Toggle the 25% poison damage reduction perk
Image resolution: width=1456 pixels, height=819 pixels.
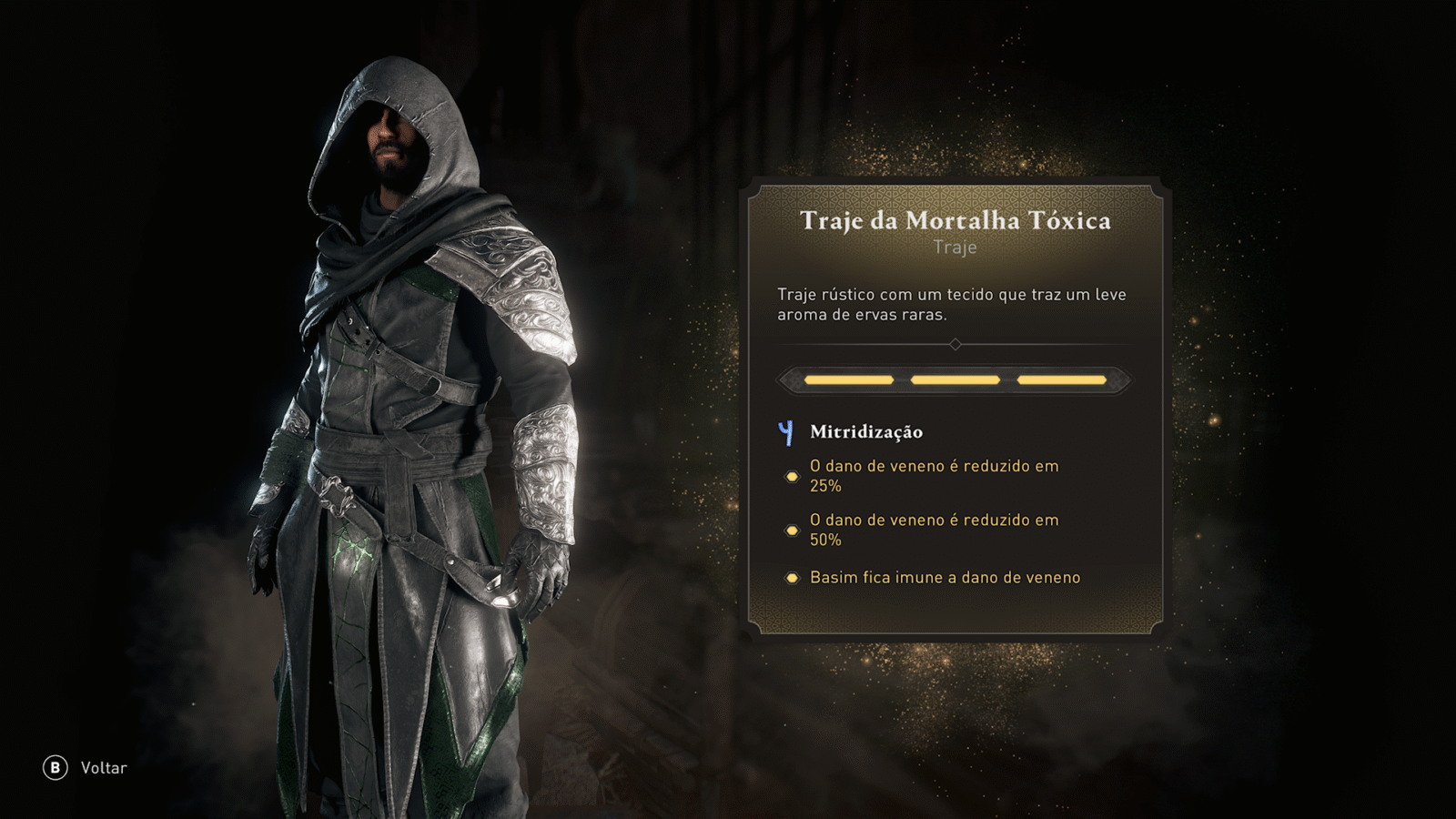pos(933,475)
